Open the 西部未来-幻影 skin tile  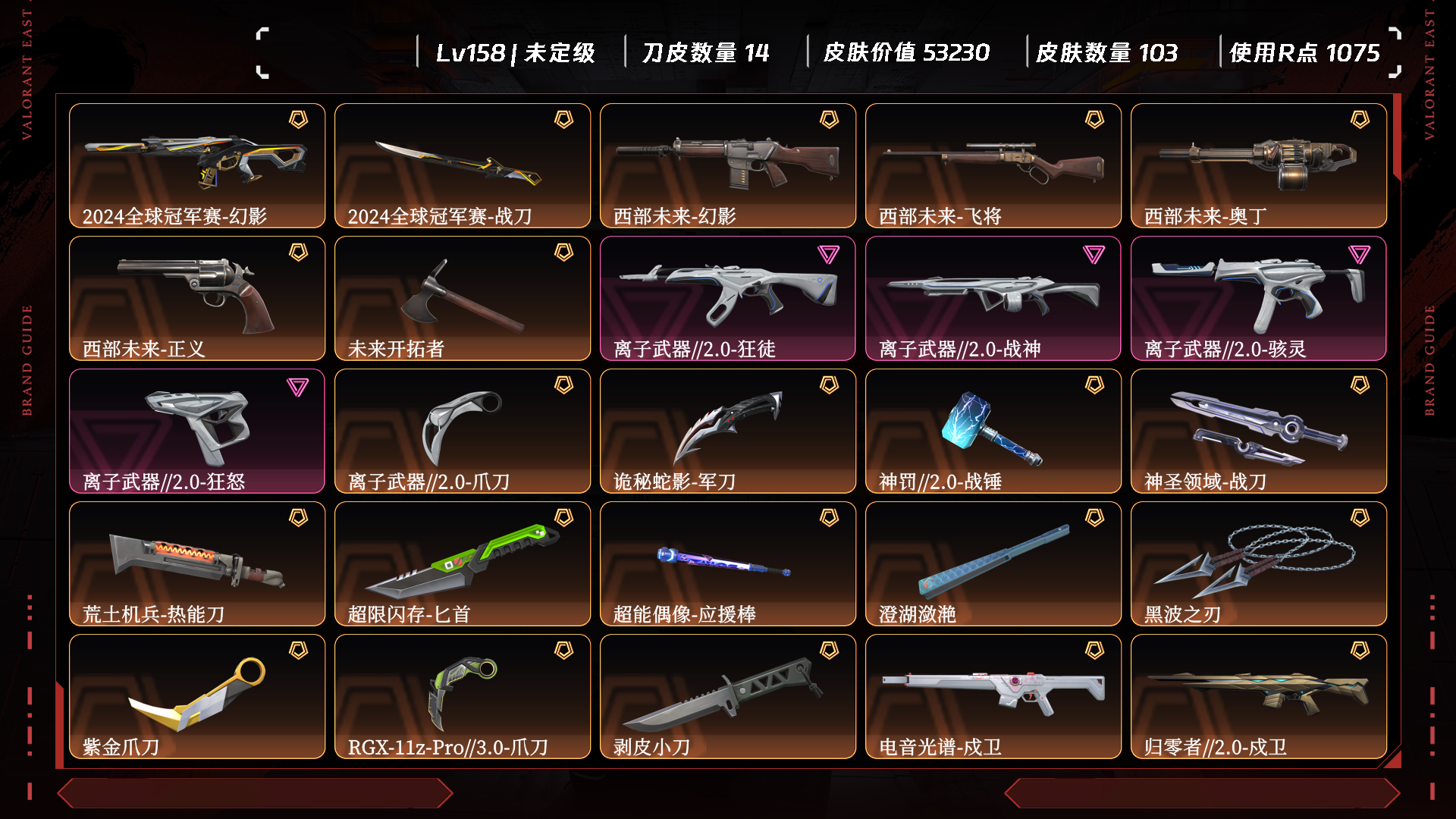728,165
